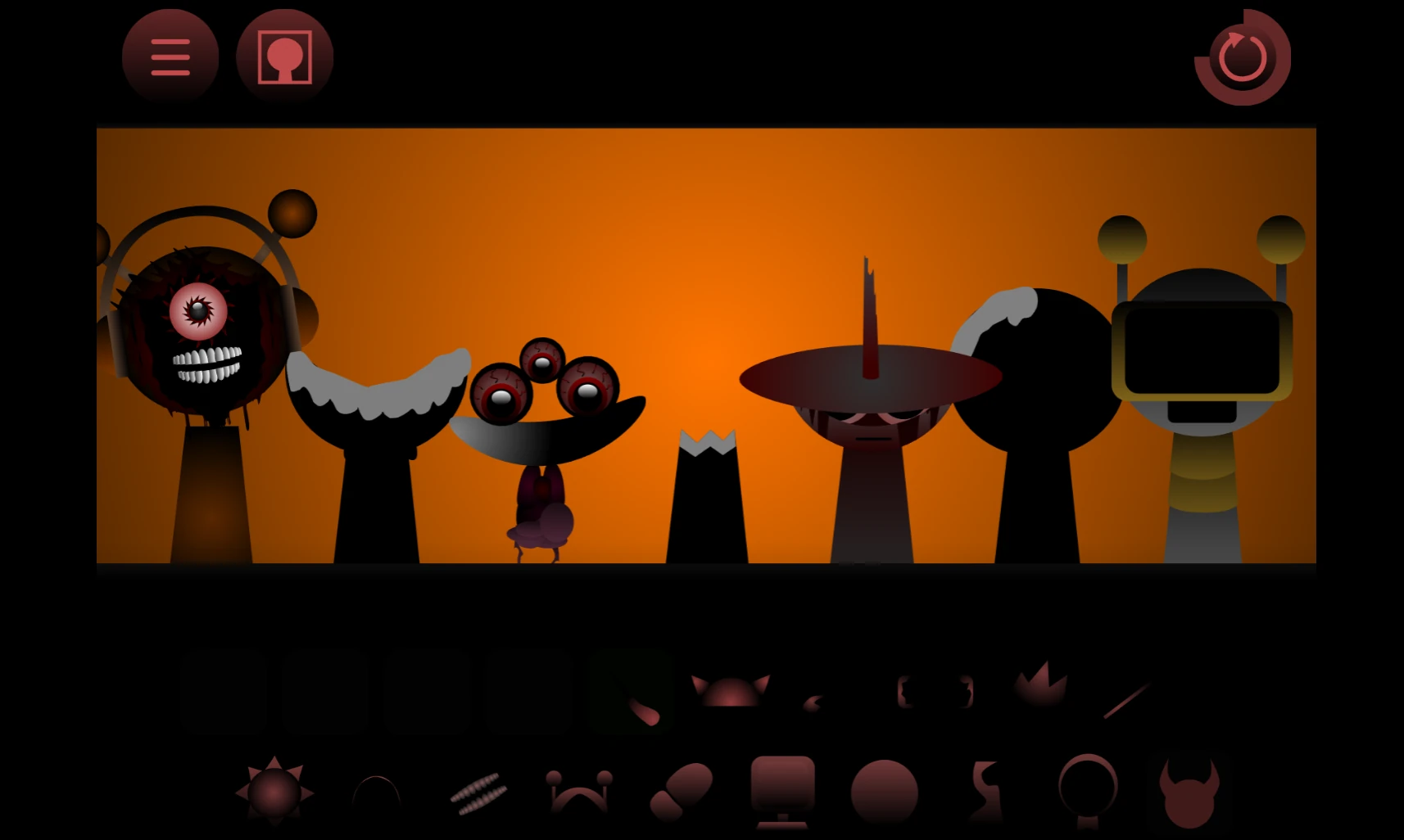Click the restart composition icon

point(1242,56)
